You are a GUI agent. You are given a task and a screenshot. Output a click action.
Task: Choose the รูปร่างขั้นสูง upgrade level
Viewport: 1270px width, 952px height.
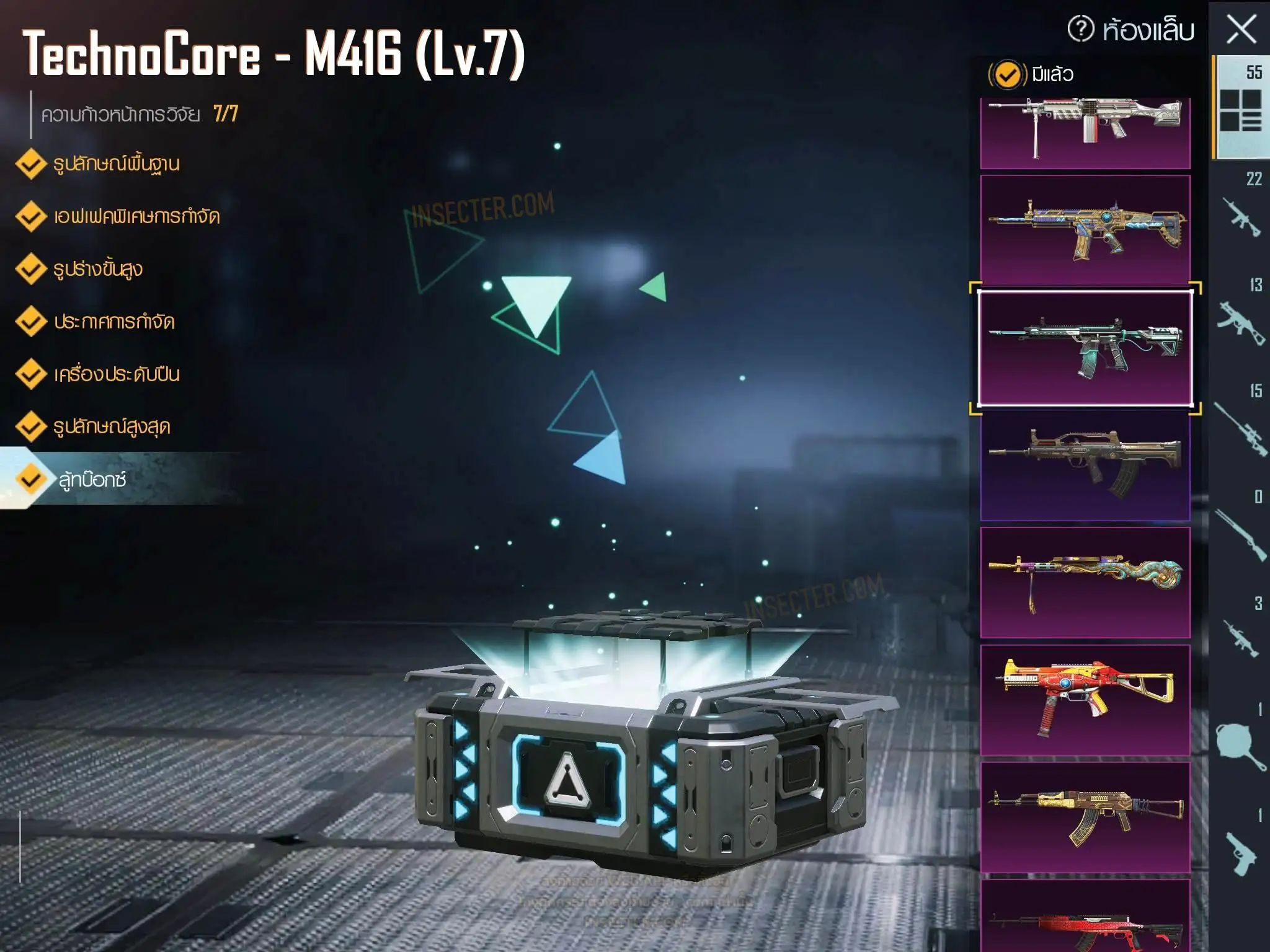pos(98,270)
